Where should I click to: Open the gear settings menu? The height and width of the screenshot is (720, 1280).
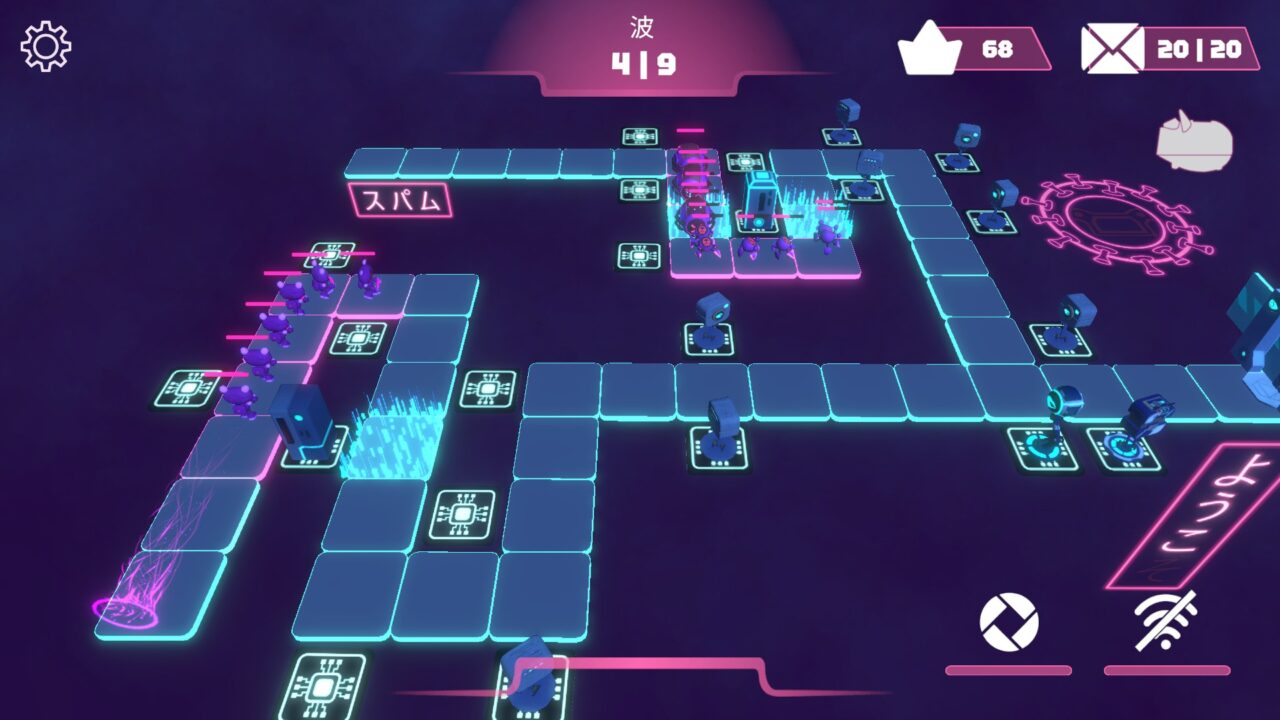point(46,46)
